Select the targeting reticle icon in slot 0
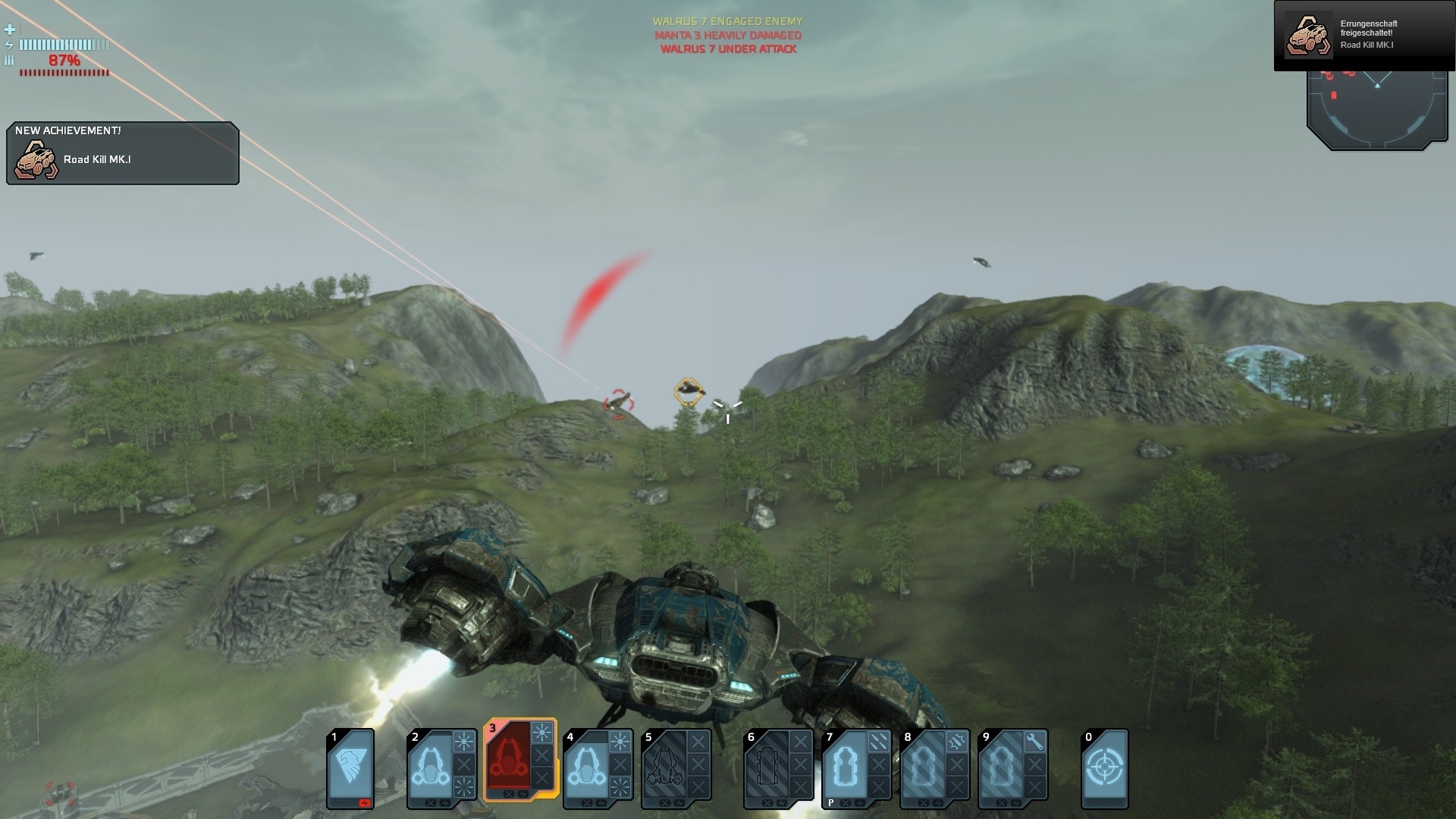Screen dimensions: 1456x819 [x=1104, y=766]
